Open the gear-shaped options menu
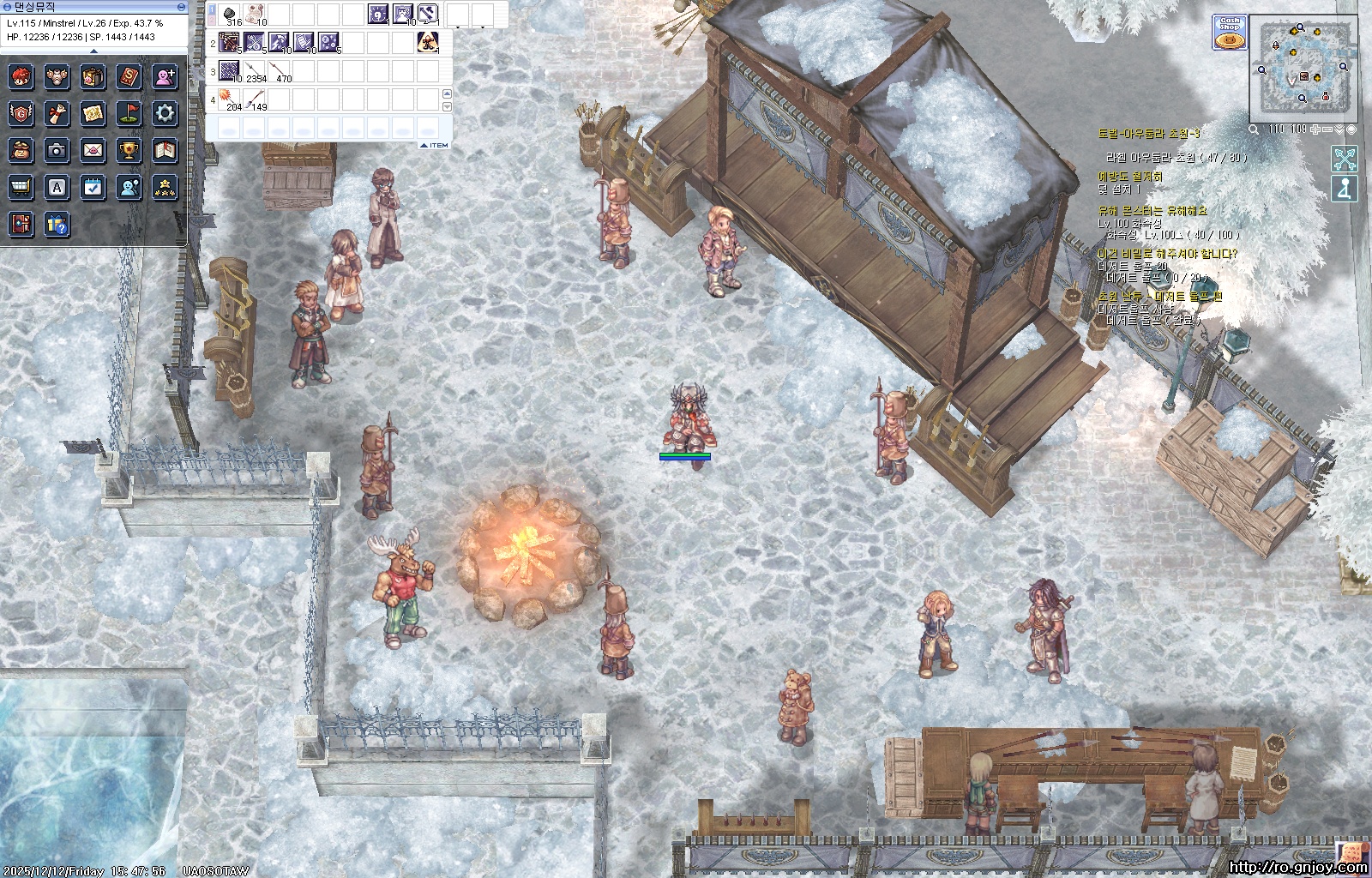The width and height of the screenshot is (1372, 878). 165,112
